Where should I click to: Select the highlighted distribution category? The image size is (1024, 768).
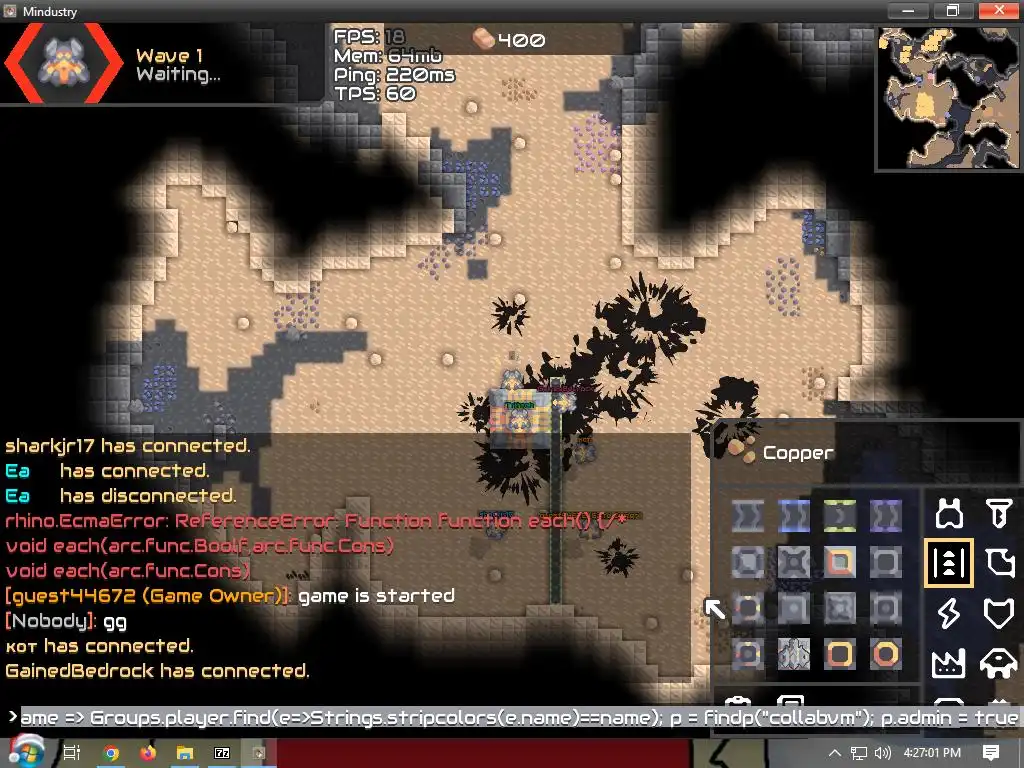coord(948,563)
